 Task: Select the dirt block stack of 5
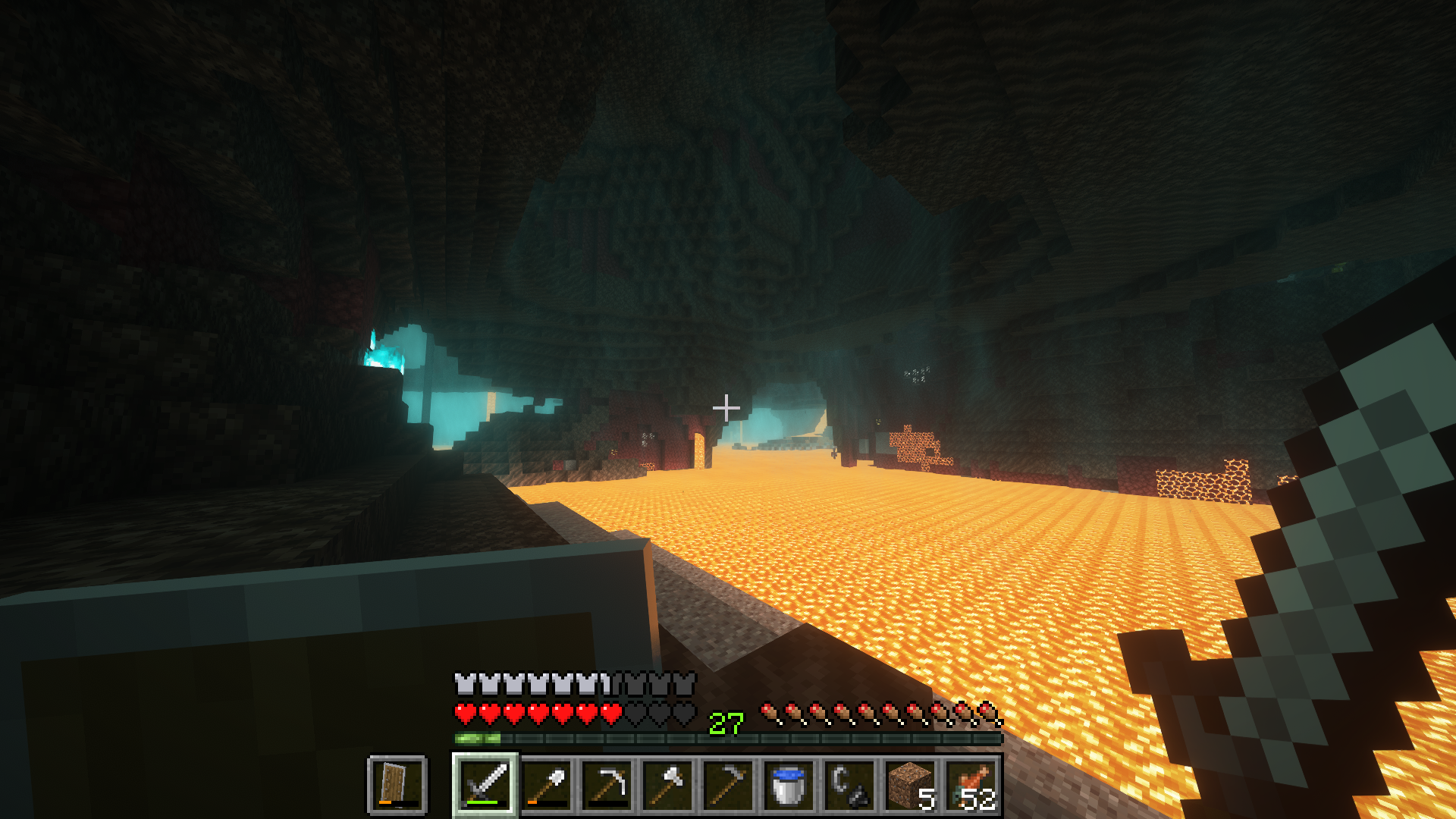click(911, 784)
